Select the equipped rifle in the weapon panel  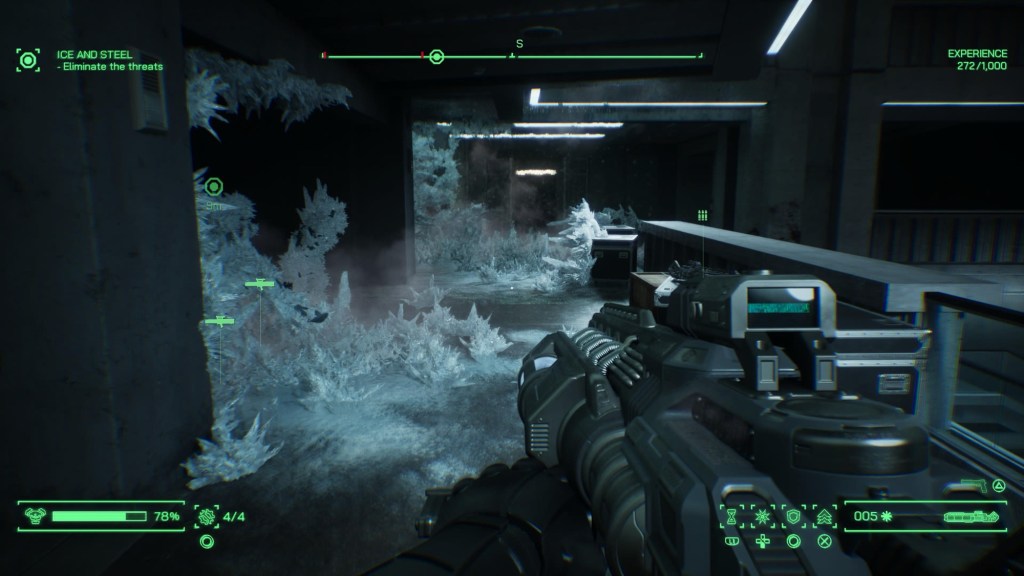tap(965, 517)
